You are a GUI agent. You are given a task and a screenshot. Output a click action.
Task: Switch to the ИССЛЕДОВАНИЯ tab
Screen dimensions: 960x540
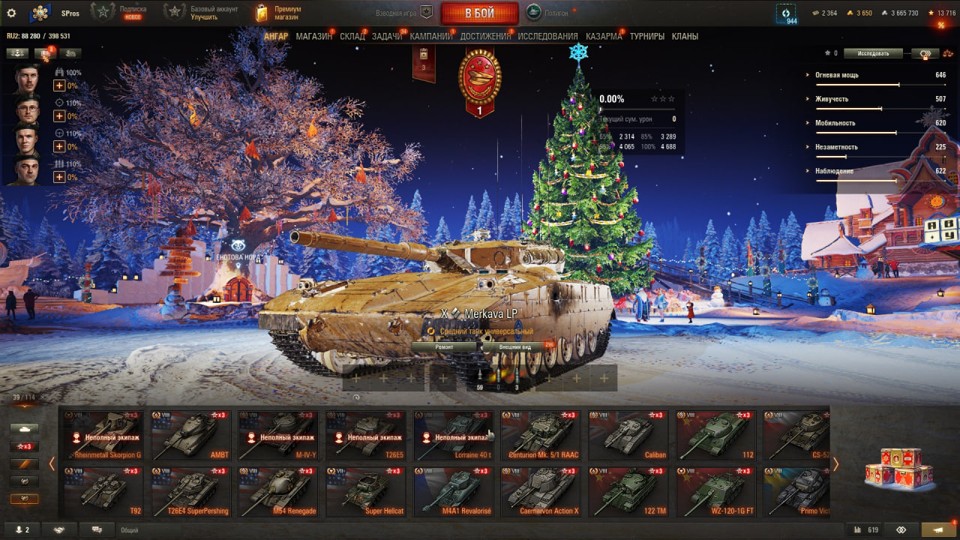547,36
